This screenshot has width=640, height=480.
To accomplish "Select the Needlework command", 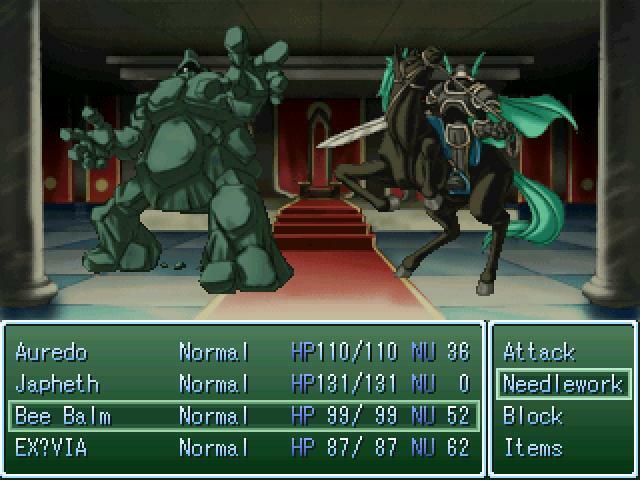I will pos(562,384).
